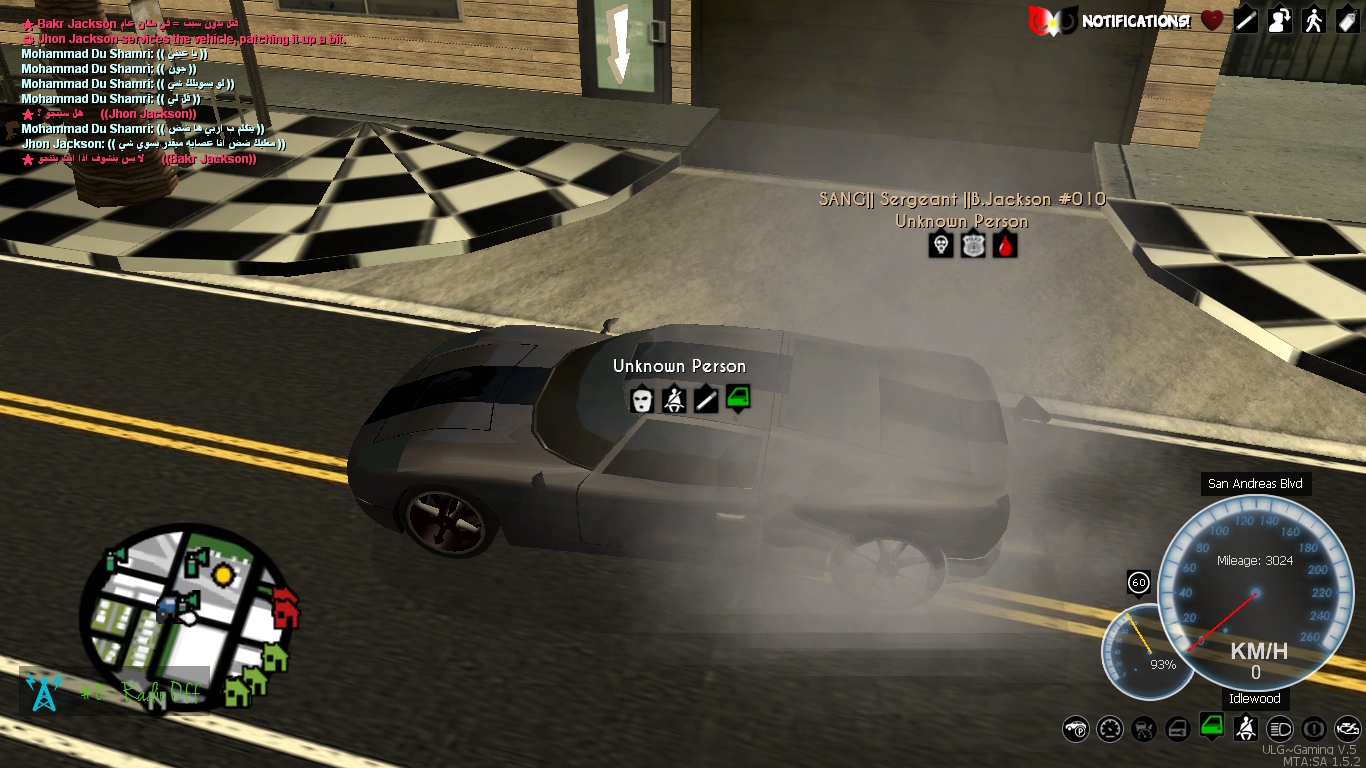Toggle the seatbelt icon in bottom bar
Viewport: 1366px width, 768px height.
[x=1246, y=727]
